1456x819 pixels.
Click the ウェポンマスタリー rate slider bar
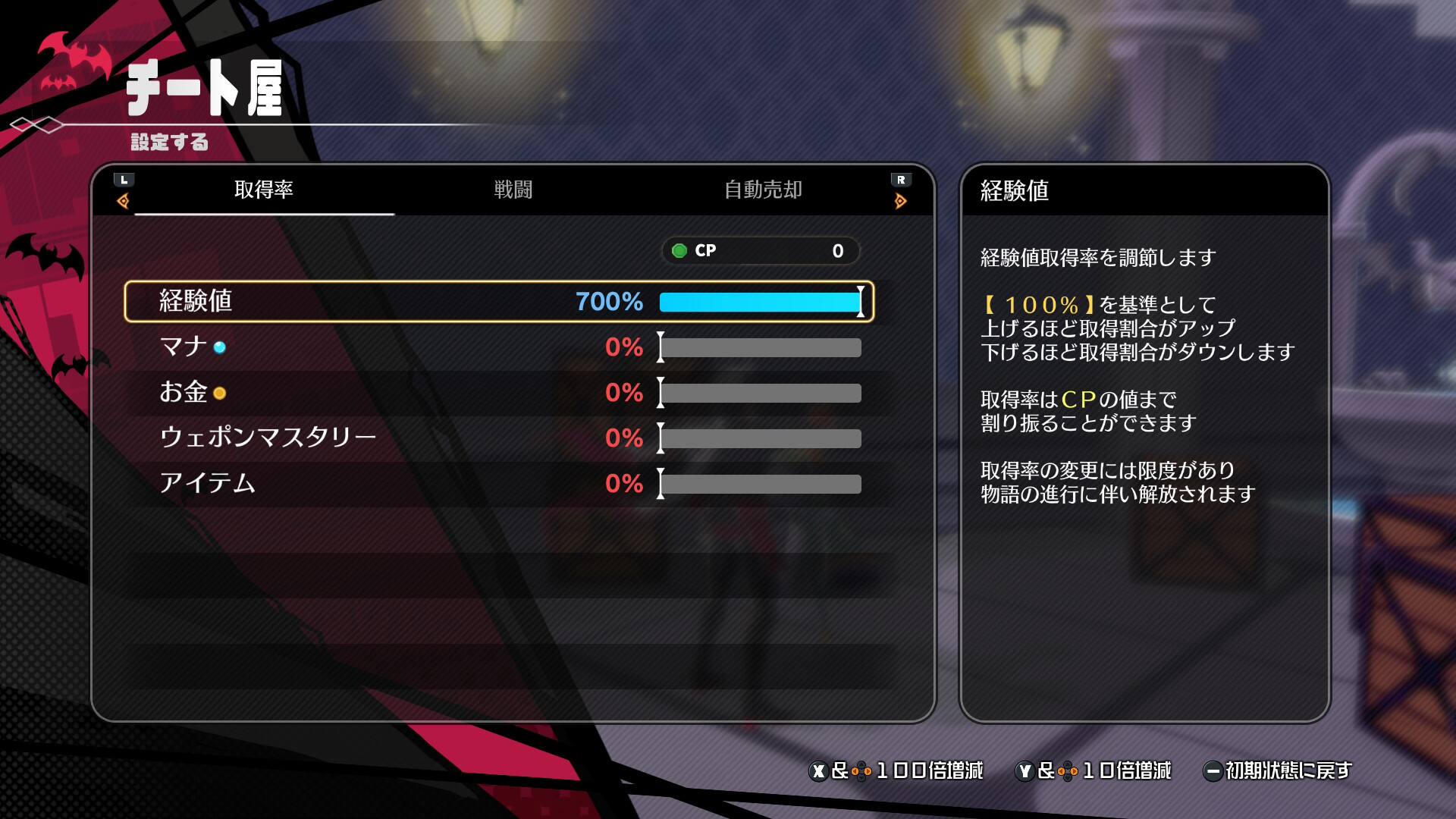[760, 439]
